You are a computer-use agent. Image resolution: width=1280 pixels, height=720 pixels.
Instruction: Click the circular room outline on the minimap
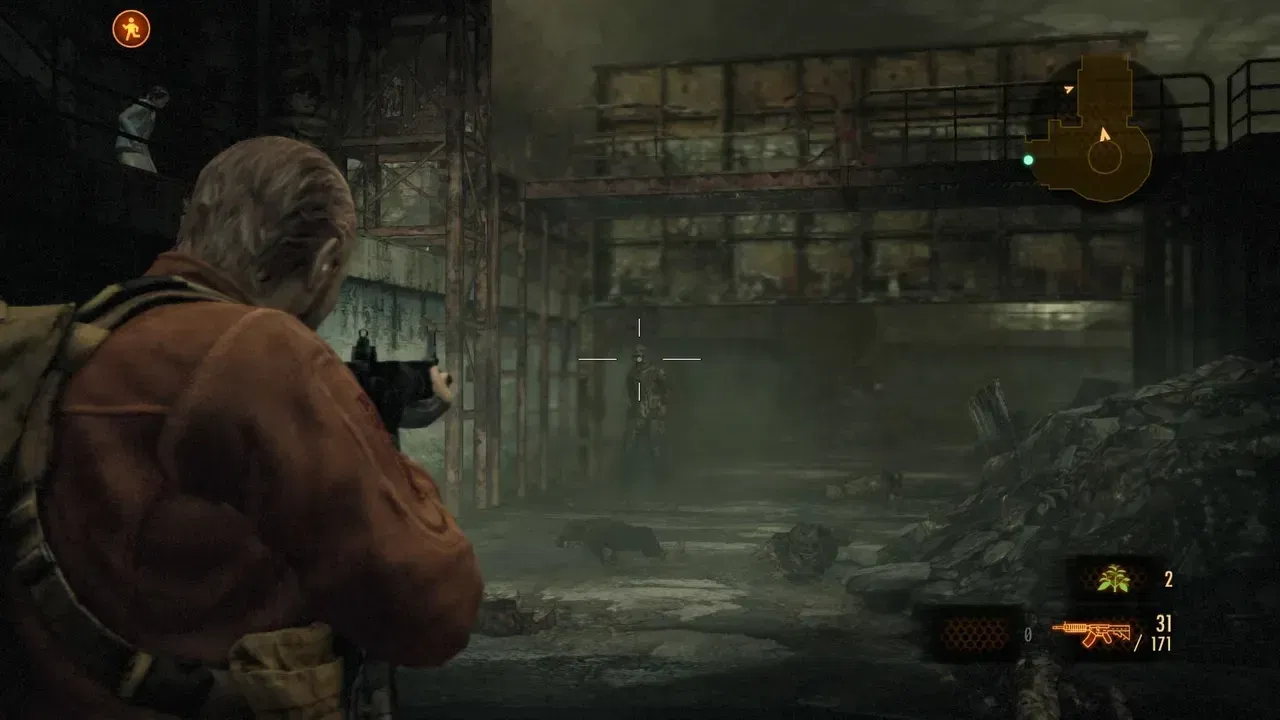click(x=1104, y=158)
